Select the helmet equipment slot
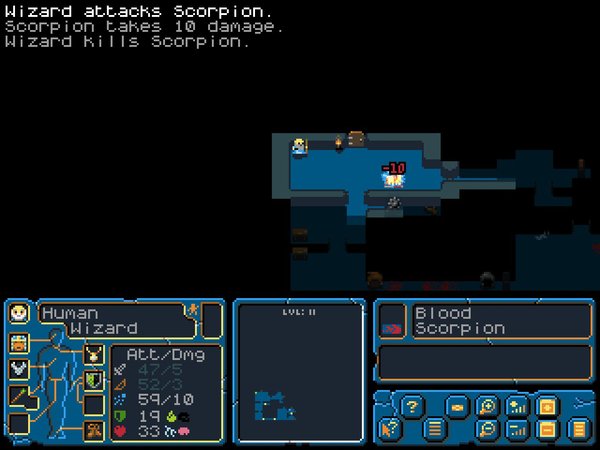Viewport: 600px width, 450px height. (x=18, y=343)
